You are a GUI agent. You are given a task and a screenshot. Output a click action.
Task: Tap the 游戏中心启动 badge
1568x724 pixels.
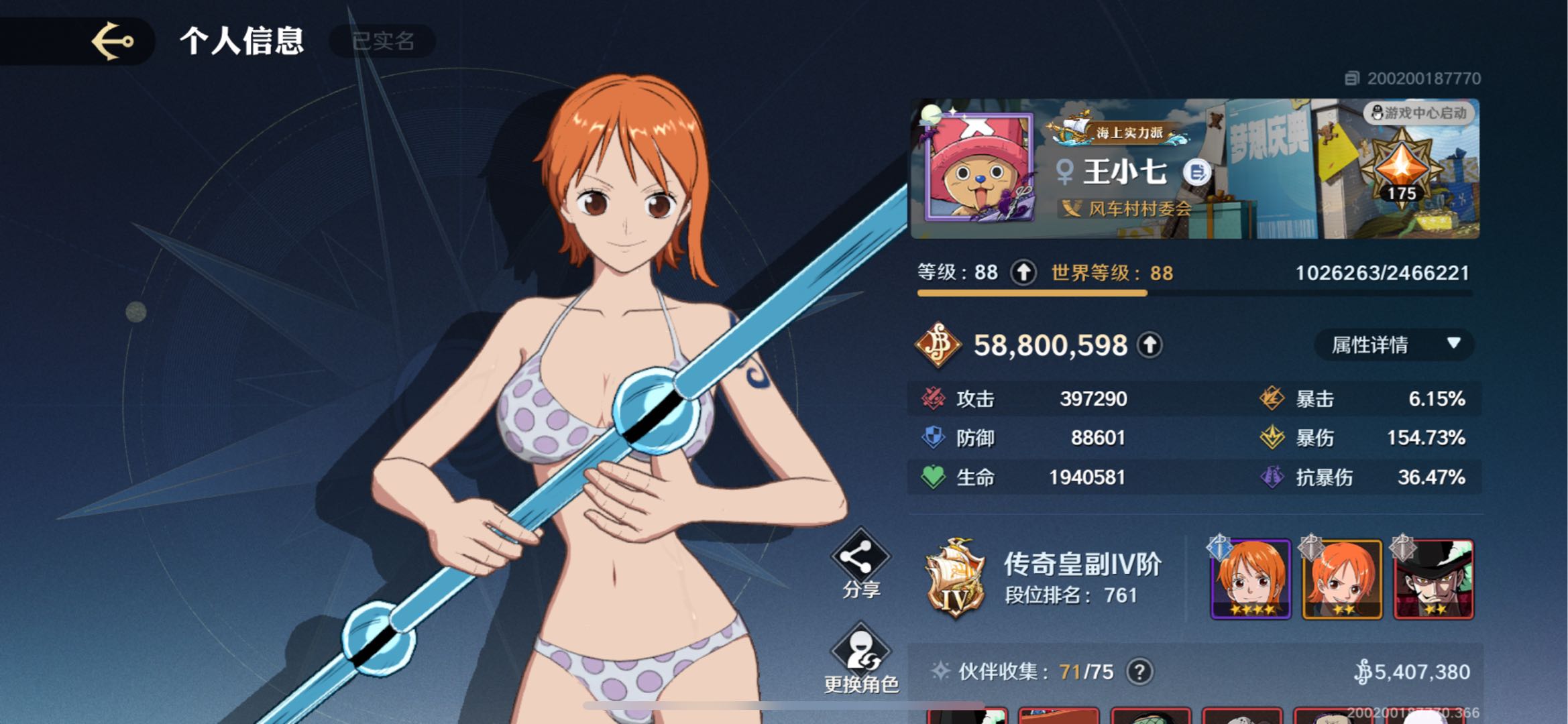(1419, 113)
